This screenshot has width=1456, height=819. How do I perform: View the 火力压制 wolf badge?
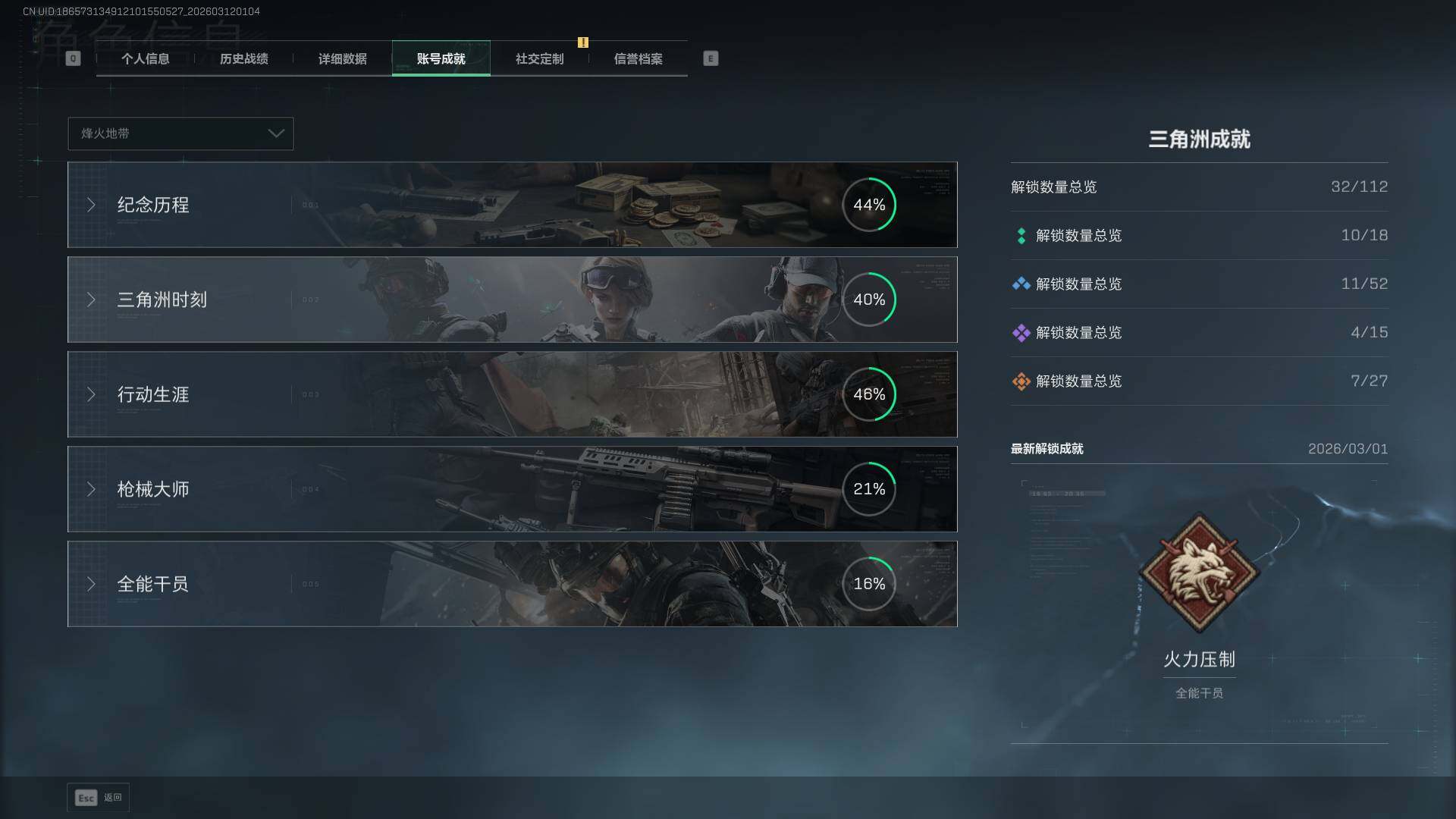pyautogui.click(x=1199, y=573)
